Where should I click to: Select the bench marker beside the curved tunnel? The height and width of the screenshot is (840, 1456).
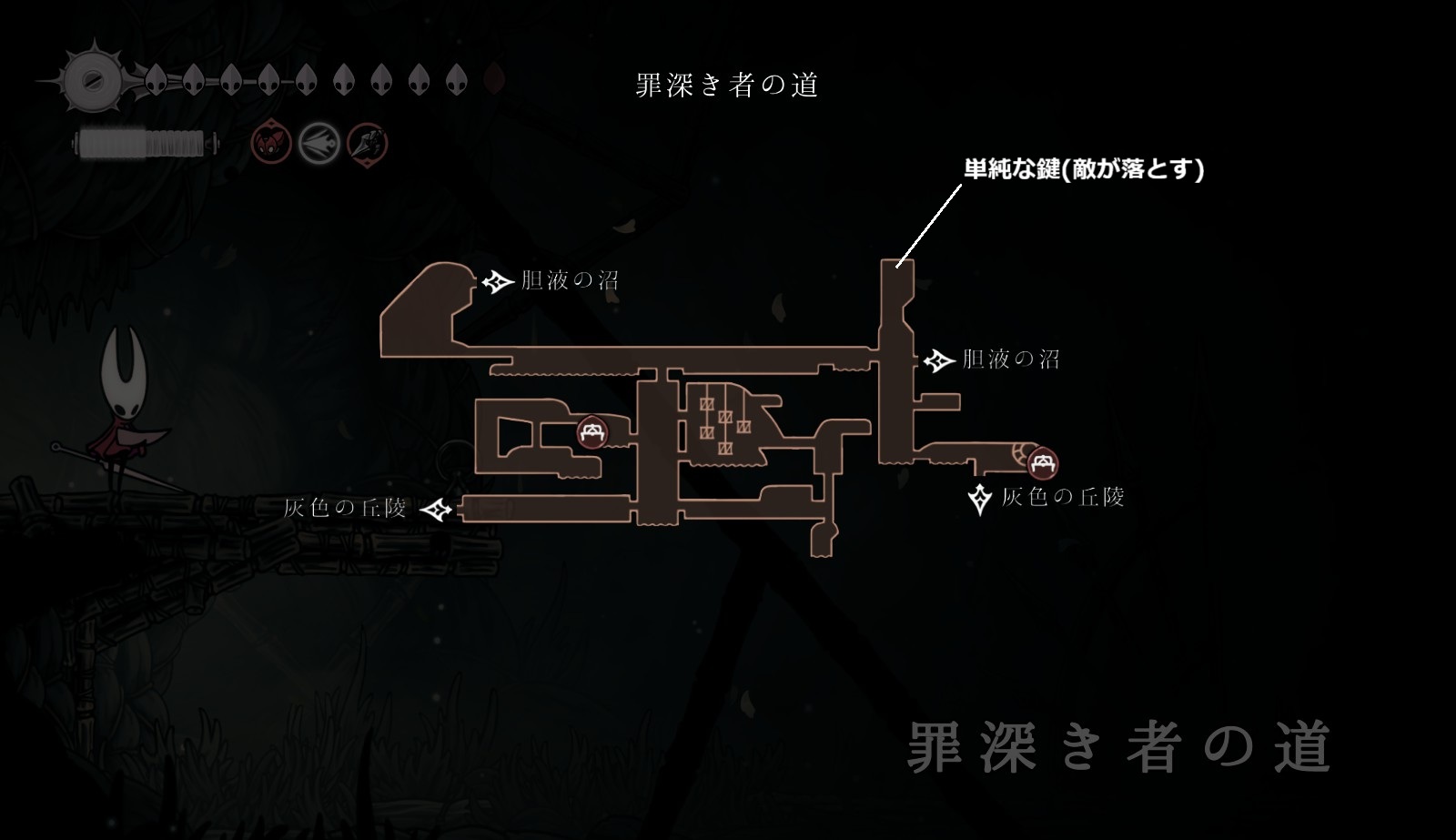click(x=1042, y=464)
